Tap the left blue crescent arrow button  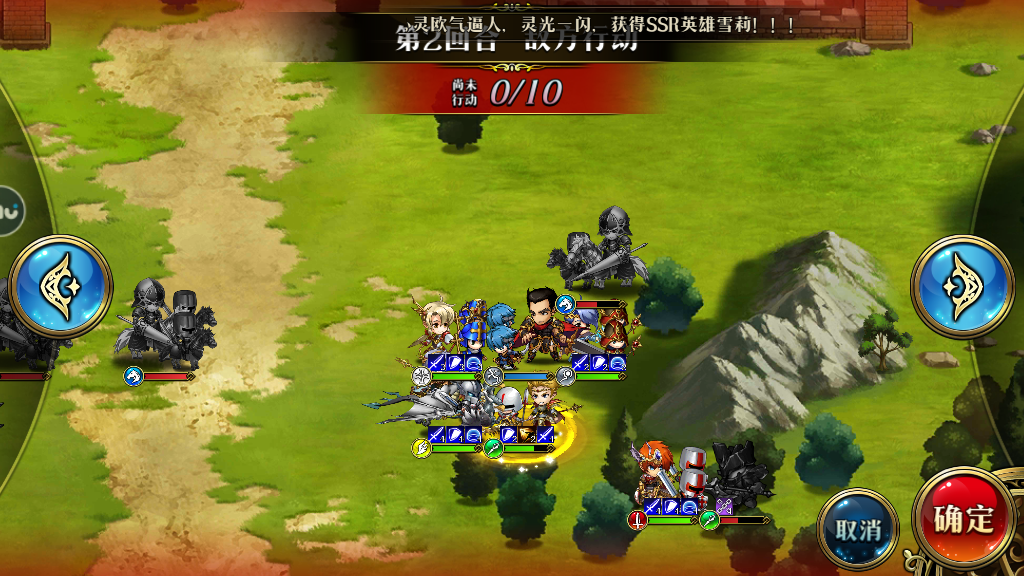tap(60, 286)
